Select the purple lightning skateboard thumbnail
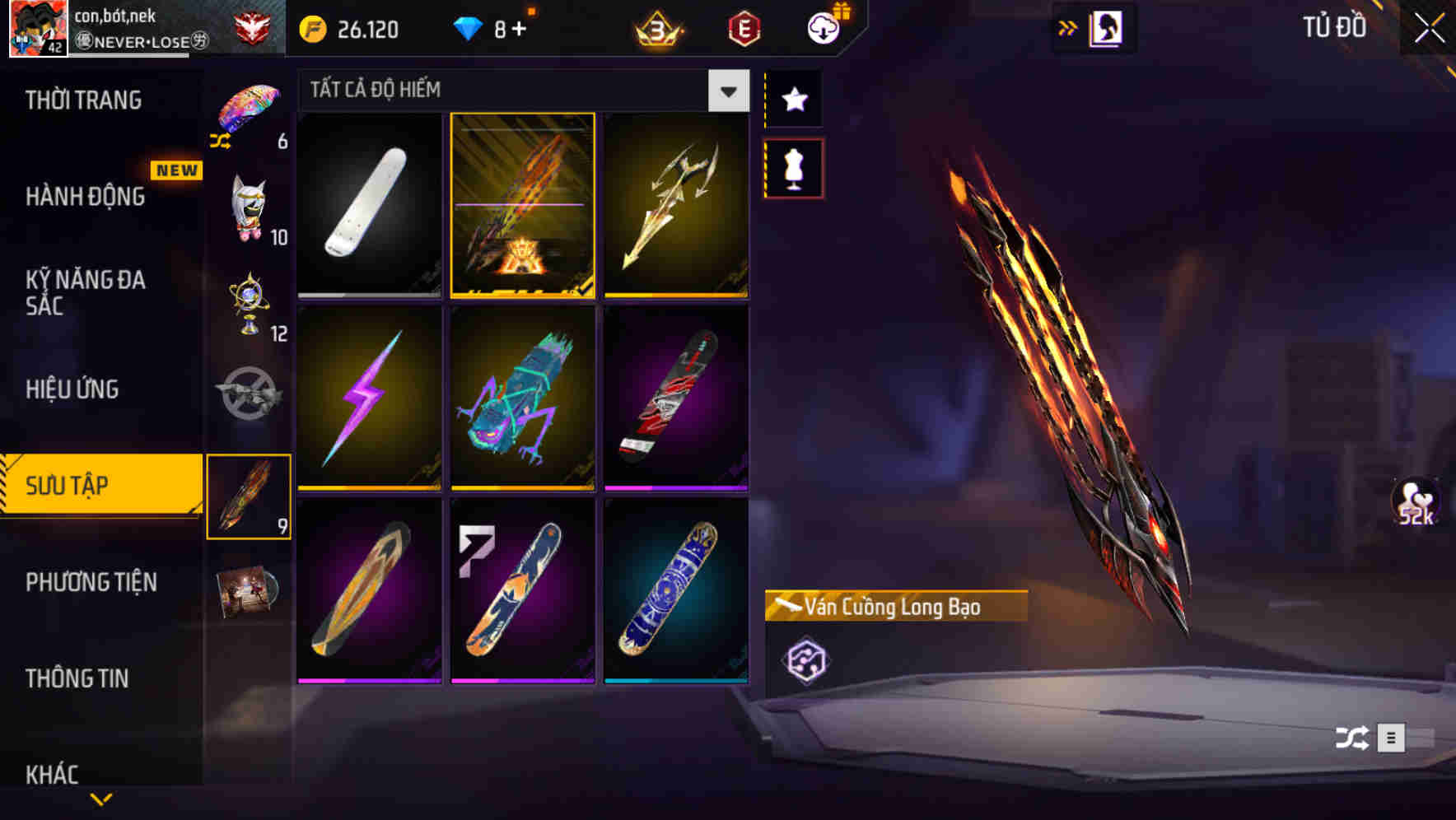This screenshot has height=820, width=1456. pyautogui.click(x=368, y=398)
